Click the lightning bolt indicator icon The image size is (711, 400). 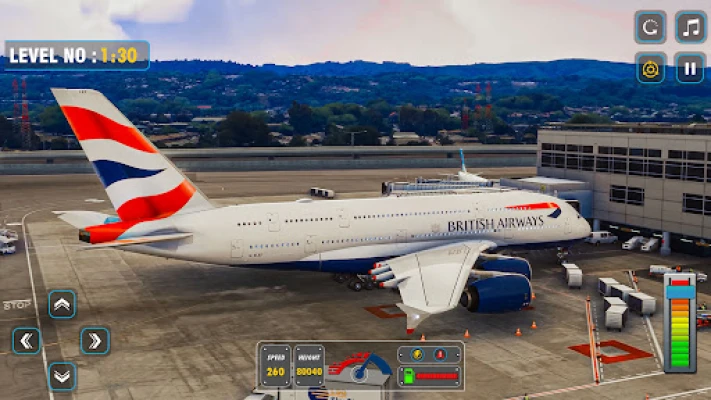click(415, 354)
